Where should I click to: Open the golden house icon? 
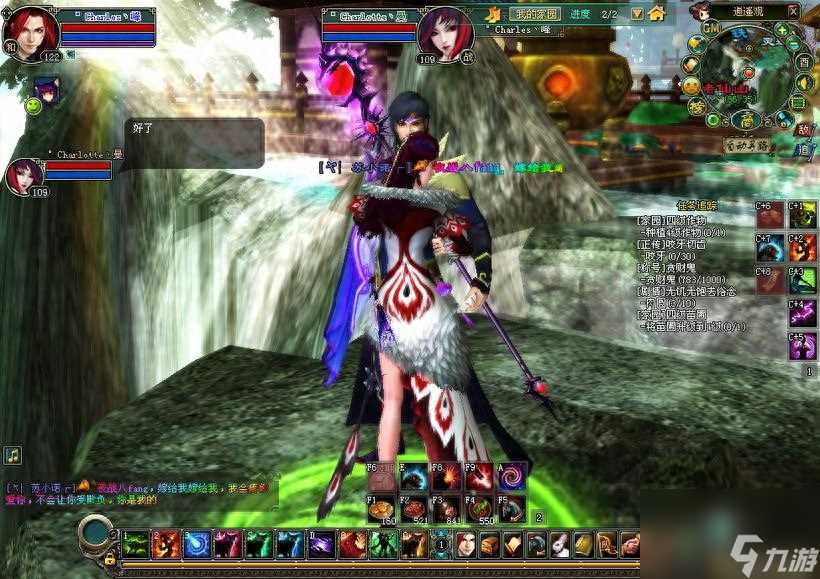(x=656, y=14)
